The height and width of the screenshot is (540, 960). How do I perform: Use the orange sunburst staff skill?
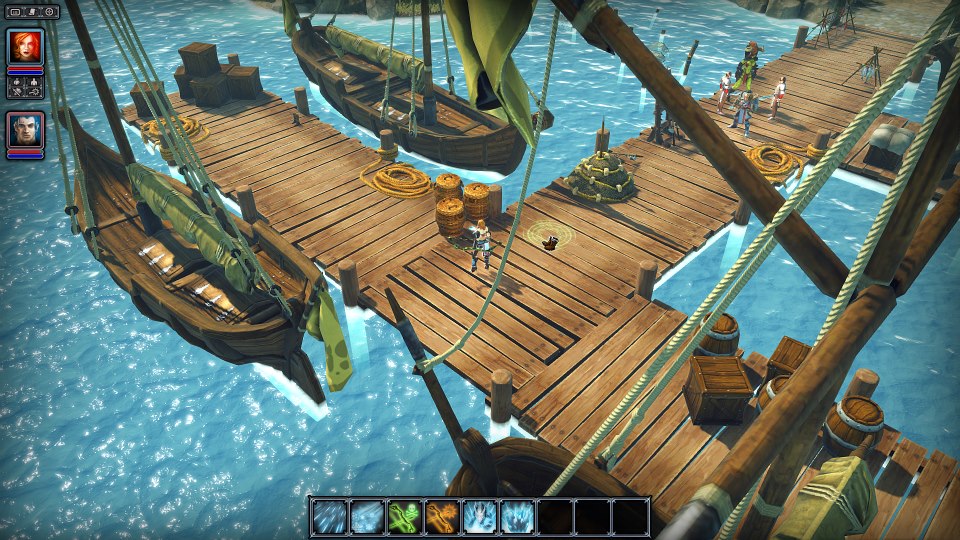(x=442, y=516)
